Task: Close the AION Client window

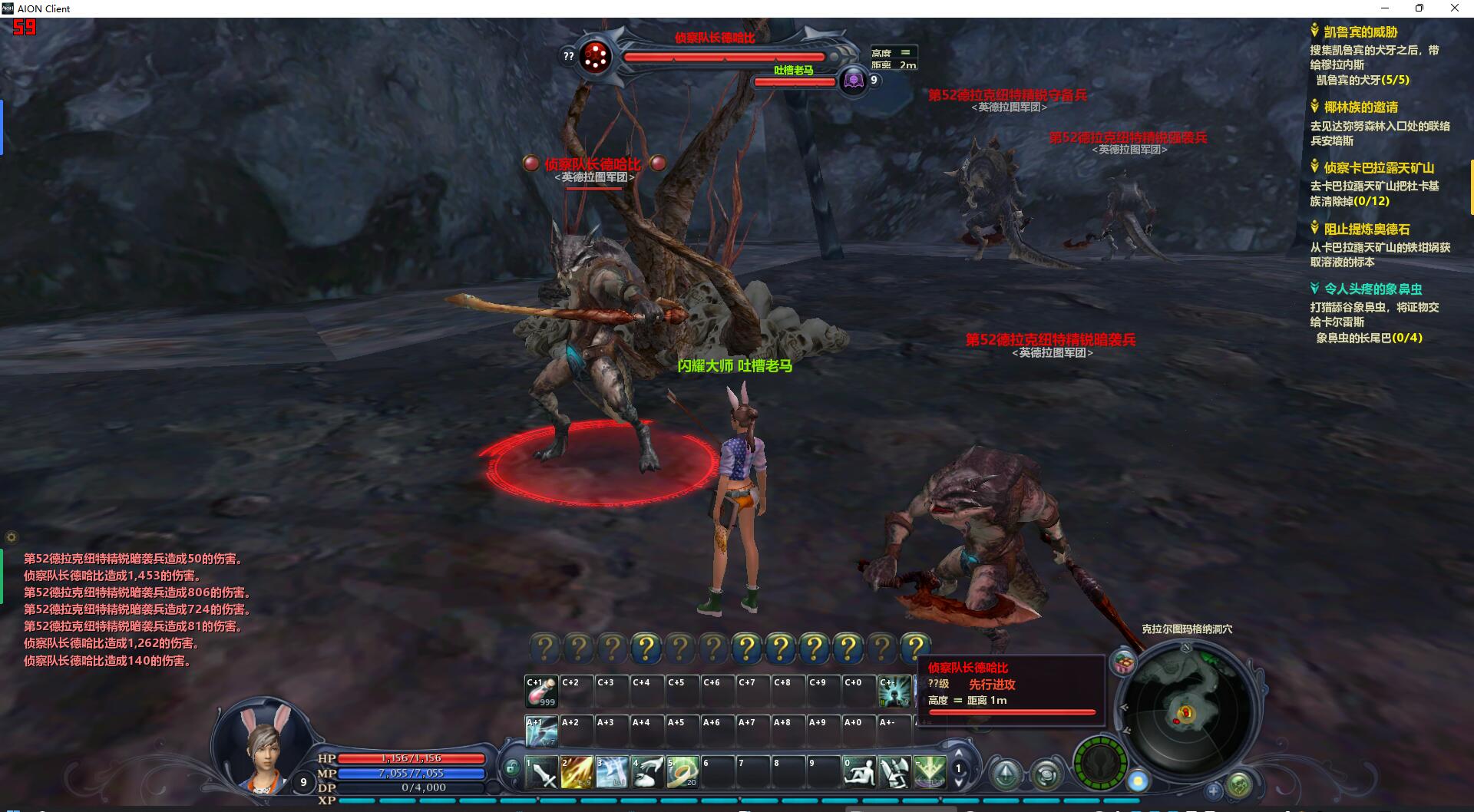Action: (x=1454, y=8)
